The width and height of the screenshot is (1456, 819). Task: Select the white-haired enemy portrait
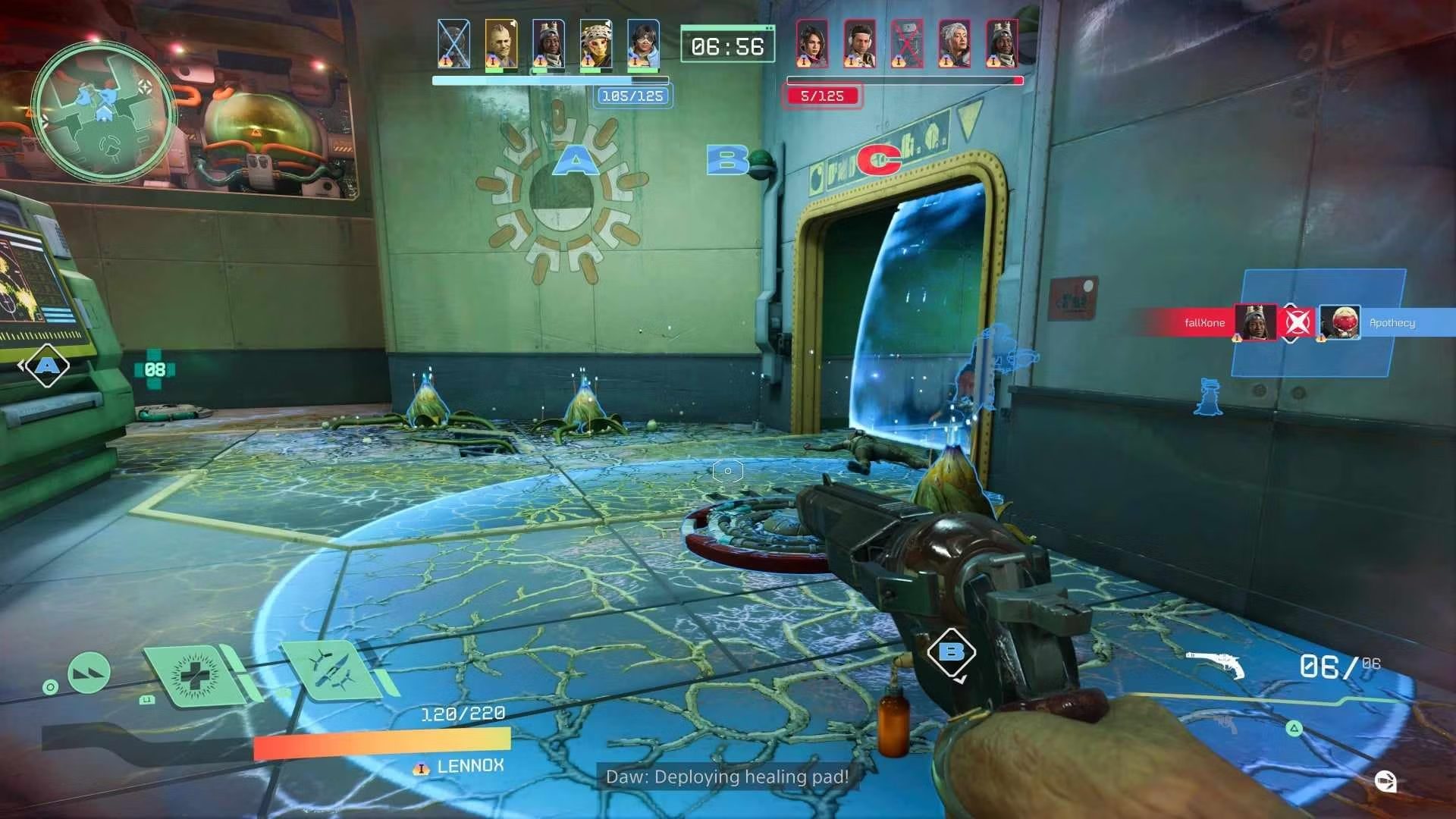[954, 44]
